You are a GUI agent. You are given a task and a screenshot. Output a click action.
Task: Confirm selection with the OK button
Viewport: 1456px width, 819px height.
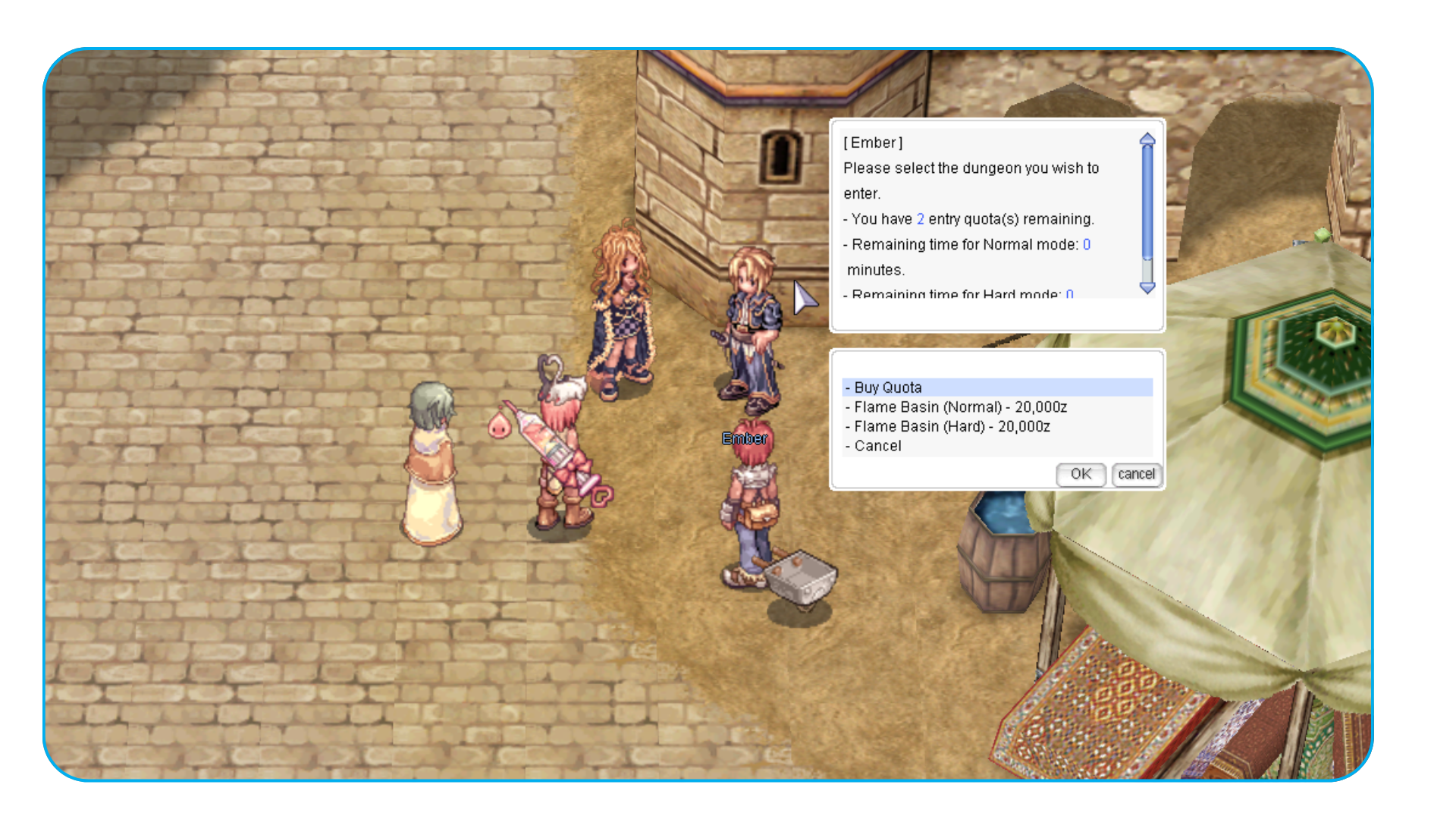(x=1081, y=475)
